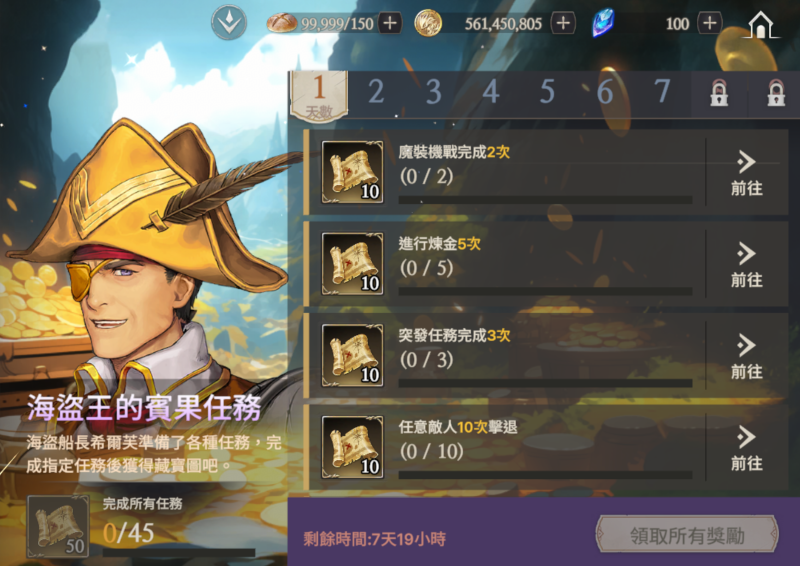Open the home screen via house icon

click(762, 24)
